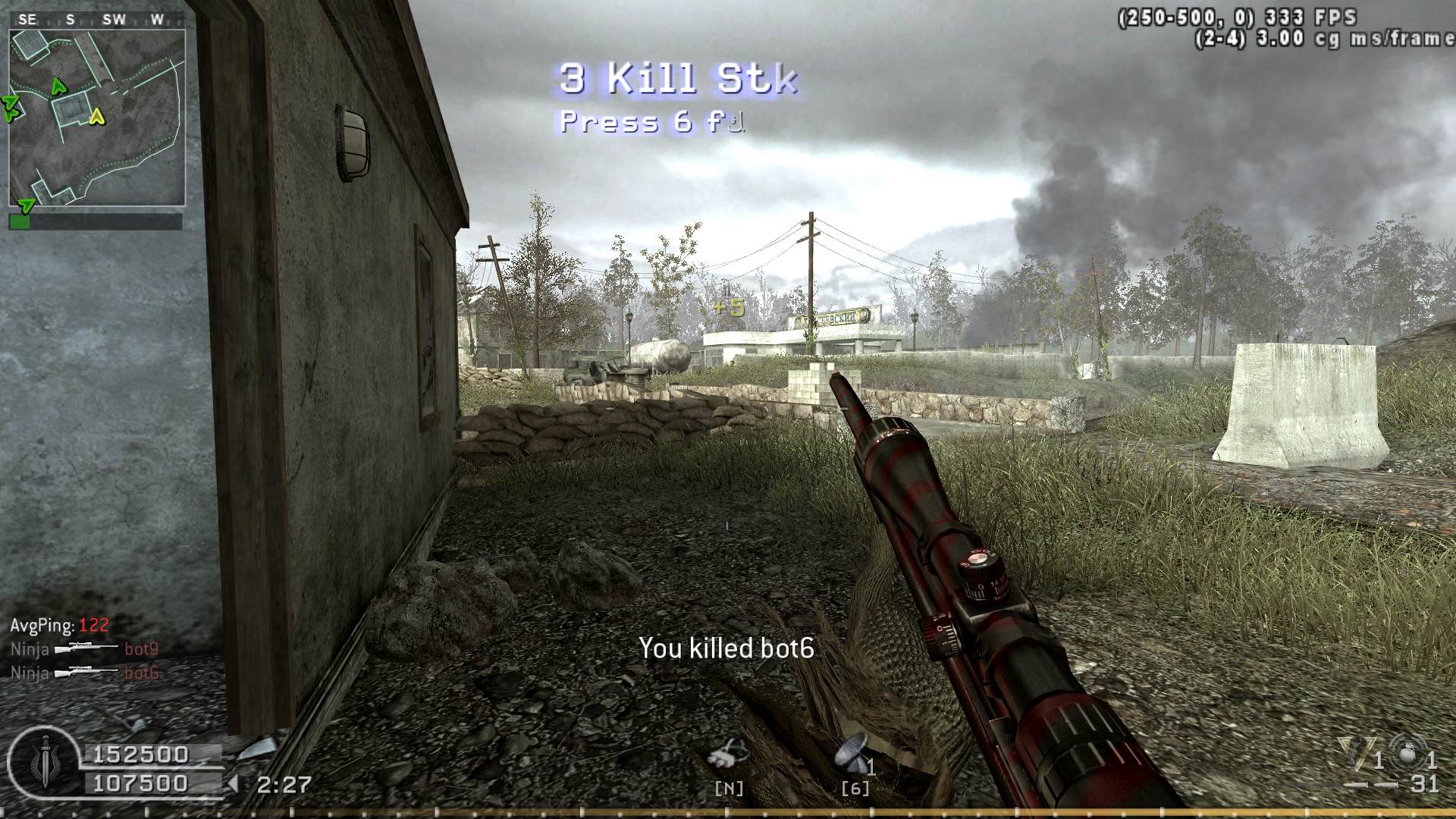Click the yellow player arrow on minimap
The width and height of the screenshot is (1456, 819).
click(x=96, y=117)
